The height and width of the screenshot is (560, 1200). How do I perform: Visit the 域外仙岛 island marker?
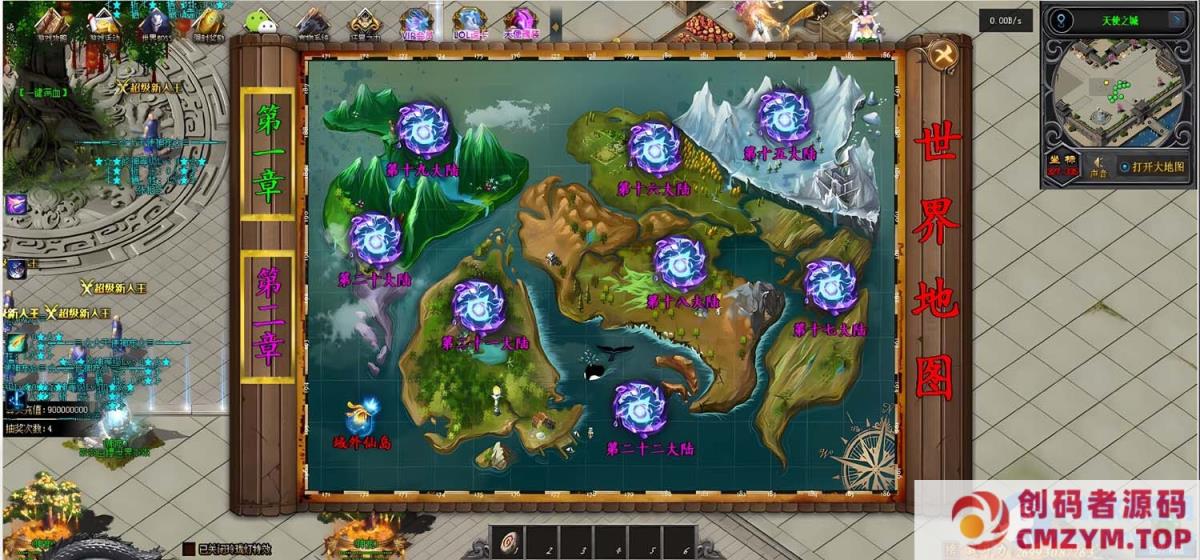coord(363,417)
